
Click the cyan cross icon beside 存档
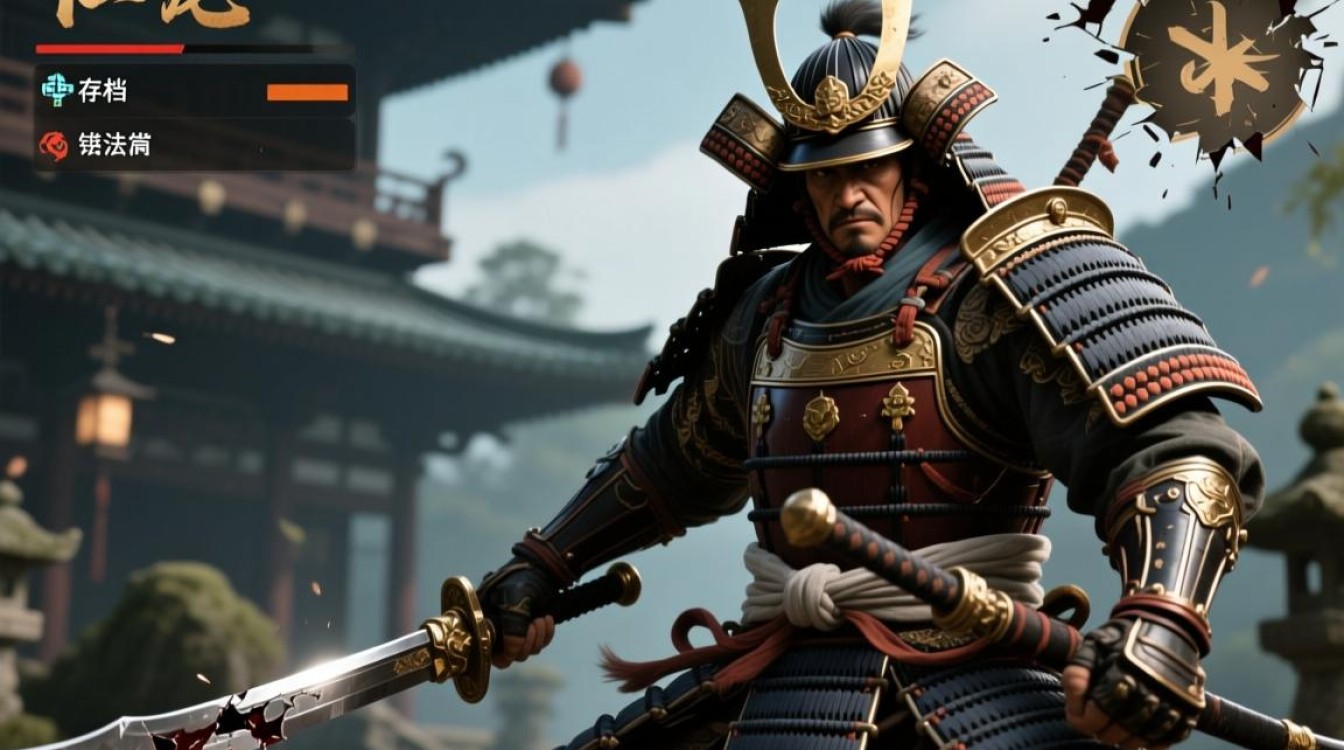pos(57,90)
